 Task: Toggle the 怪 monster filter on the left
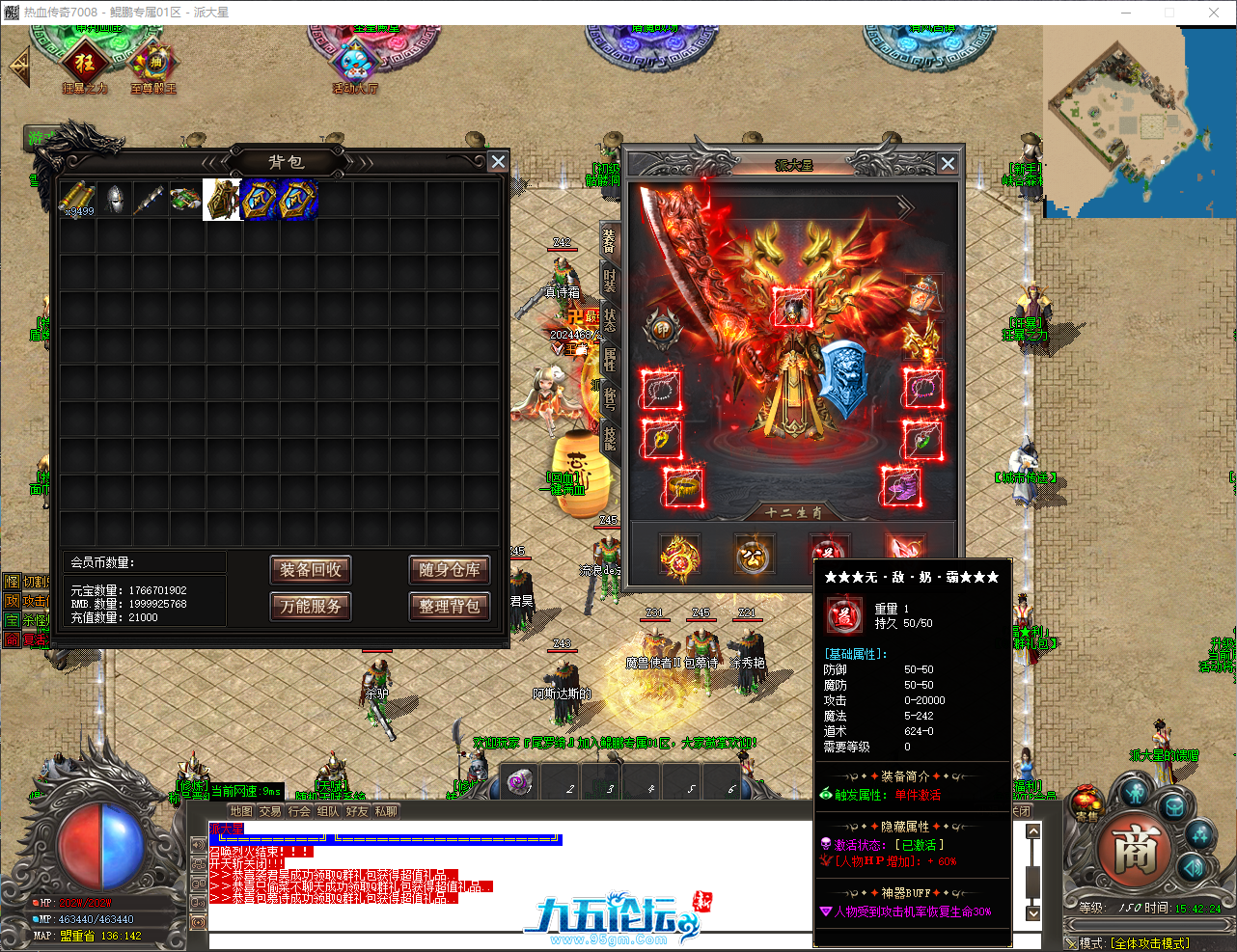click(x=13, y=581)
